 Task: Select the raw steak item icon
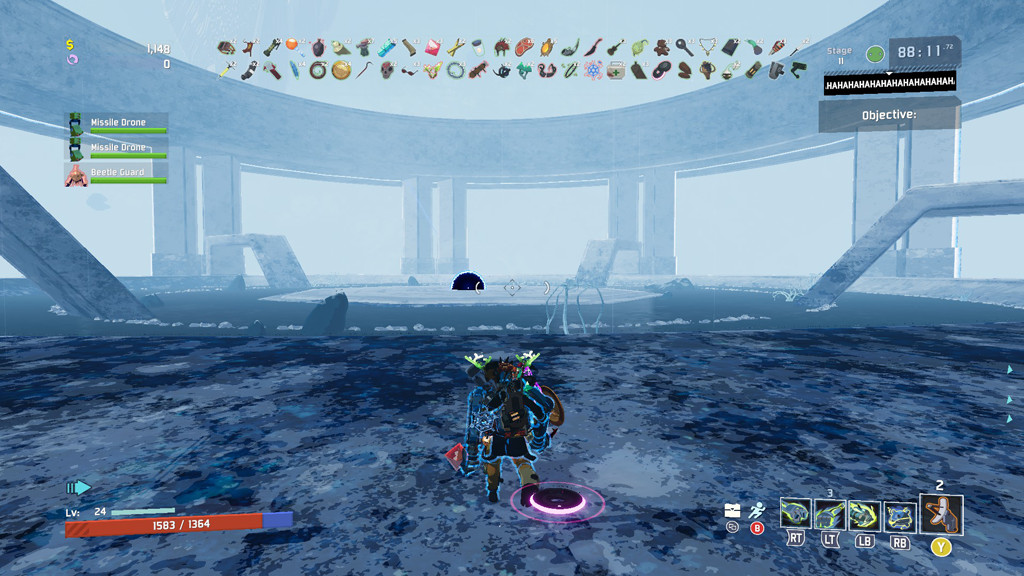pyautogui.click(x=525, y=46)
